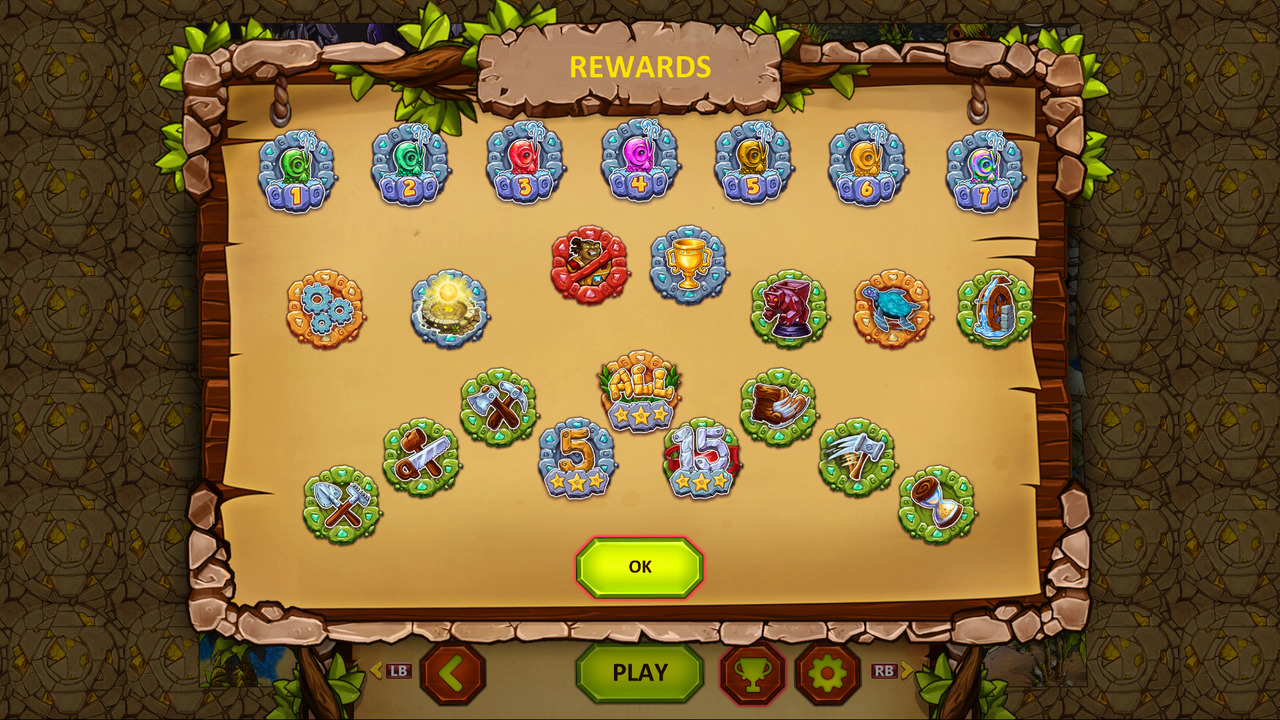View gnome reward badge number 1
1280x720 pixels.
[x=296, y=169]
